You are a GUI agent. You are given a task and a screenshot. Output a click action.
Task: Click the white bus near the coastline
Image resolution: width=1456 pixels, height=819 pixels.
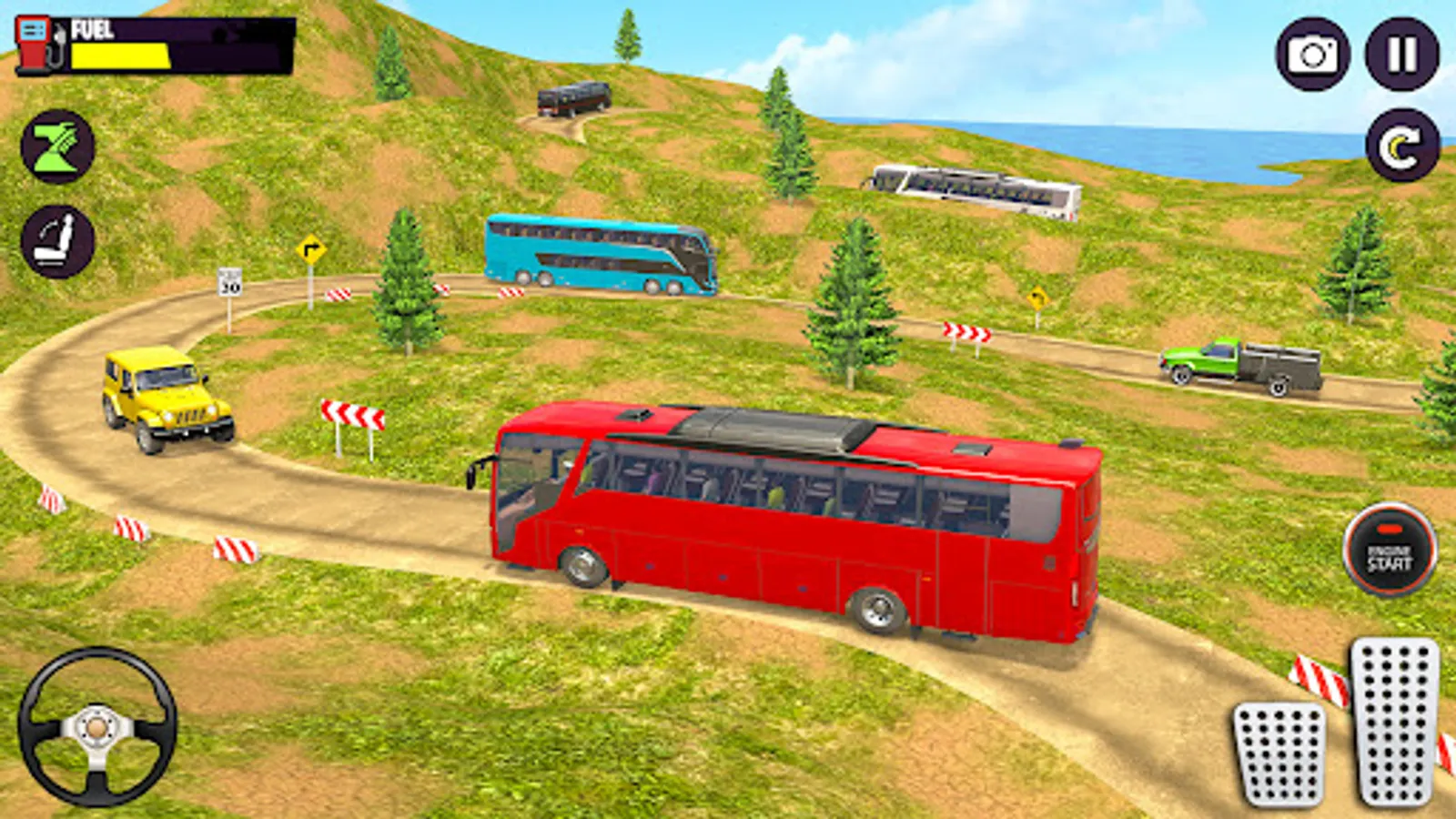click(x=974, y=191)
